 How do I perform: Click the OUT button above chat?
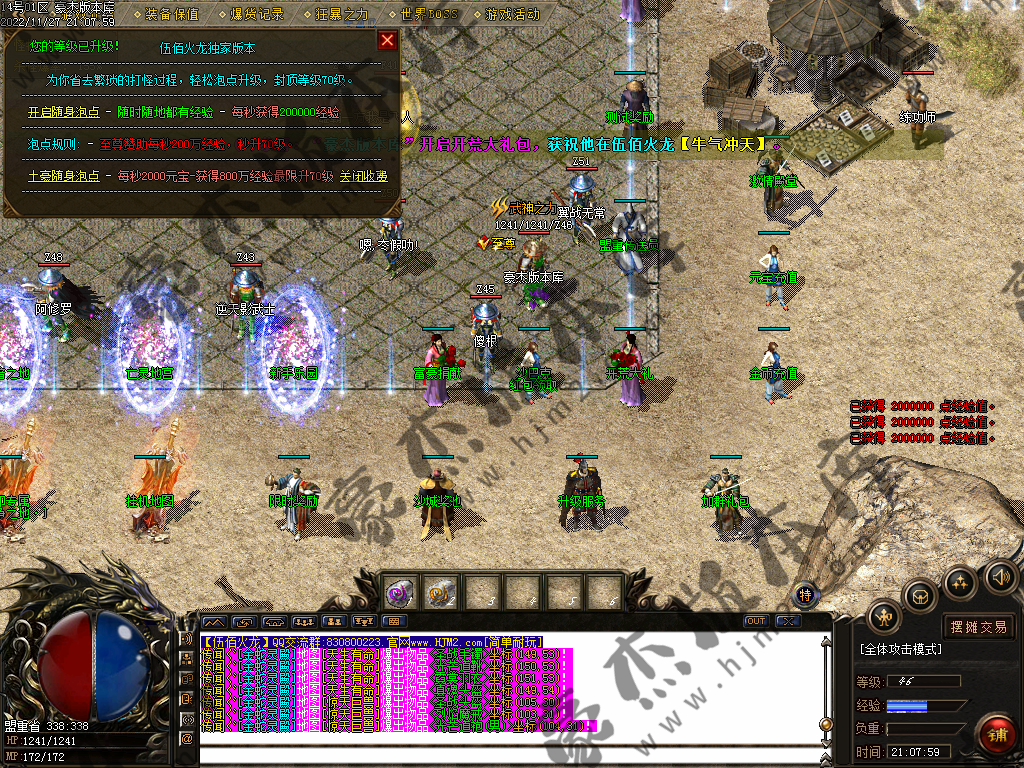(756, 621)
